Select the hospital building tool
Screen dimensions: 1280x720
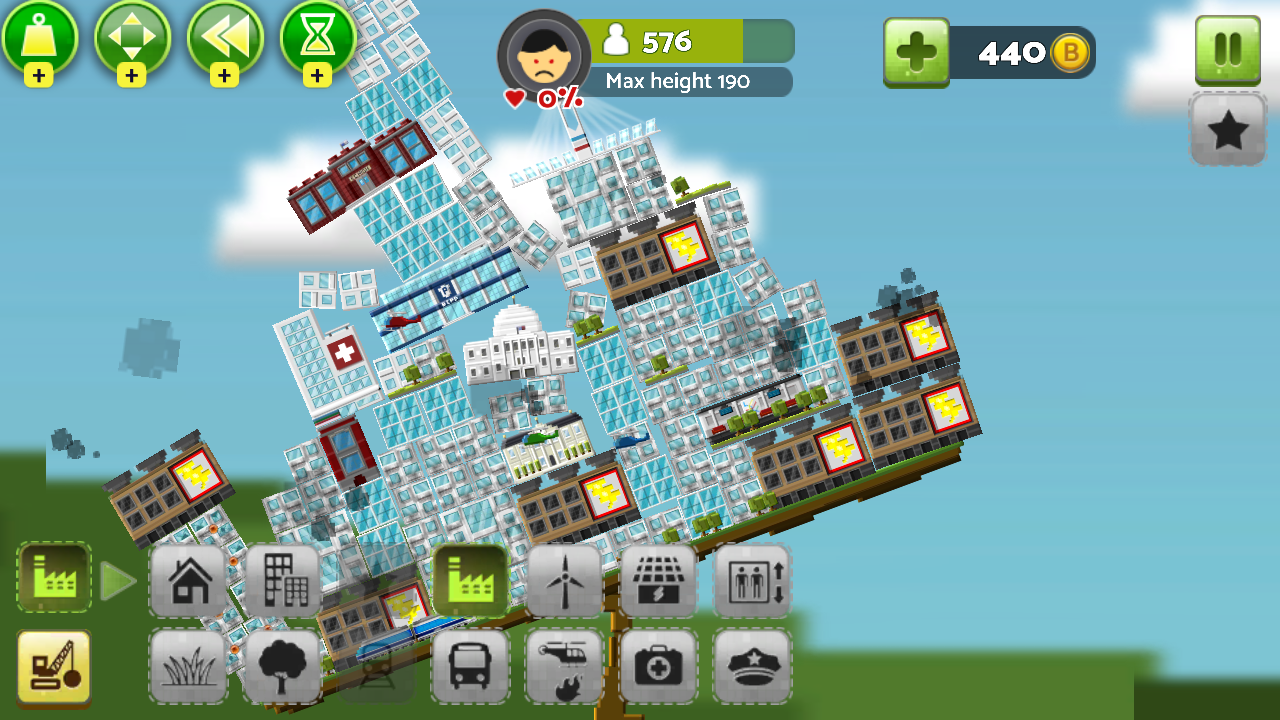659,665
